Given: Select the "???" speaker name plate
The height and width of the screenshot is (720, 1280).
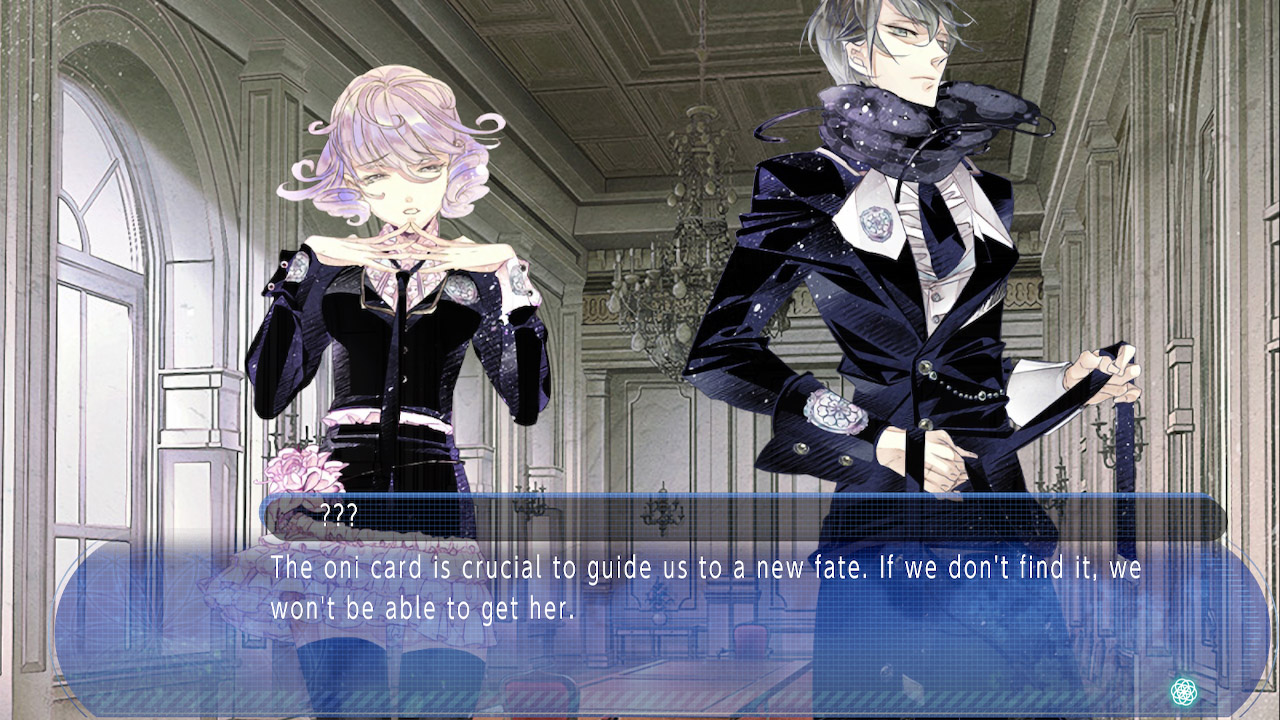Looking at the screenshot, I should 340,513.
